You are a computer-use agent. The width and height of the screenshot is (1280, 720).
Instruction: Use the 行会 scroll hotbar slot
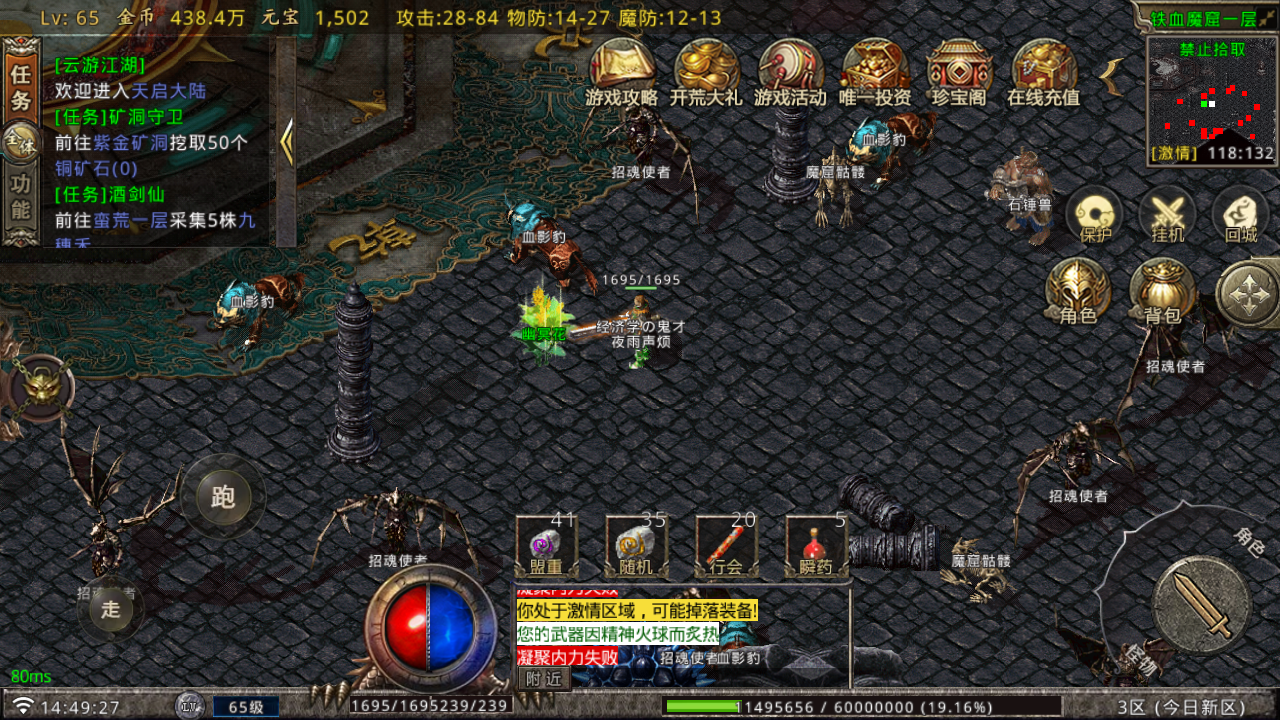pos(726,546)
